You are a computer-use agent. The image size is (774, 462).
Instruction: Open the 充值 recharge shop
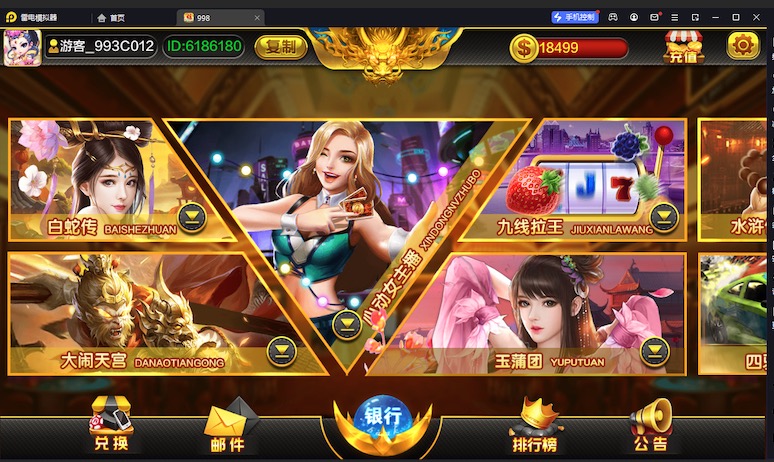684,47
